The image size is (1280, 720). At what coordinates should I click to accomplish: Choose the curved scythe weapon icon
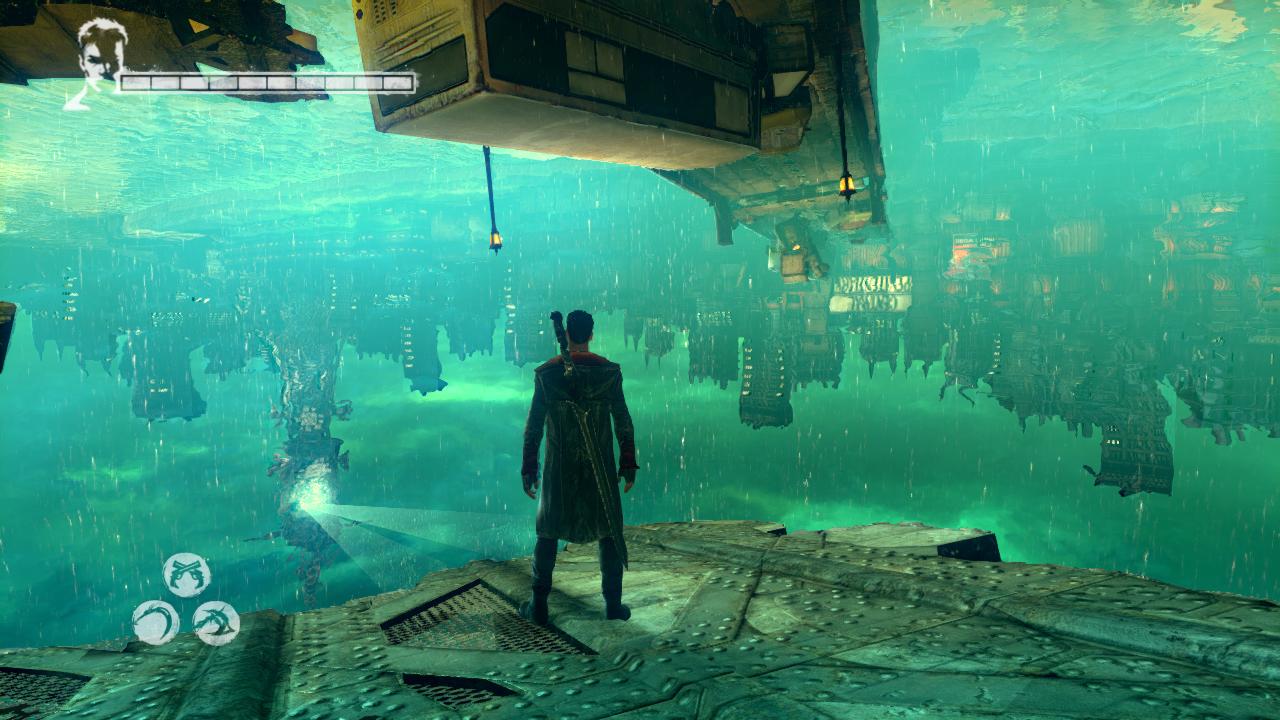[156, 622]
